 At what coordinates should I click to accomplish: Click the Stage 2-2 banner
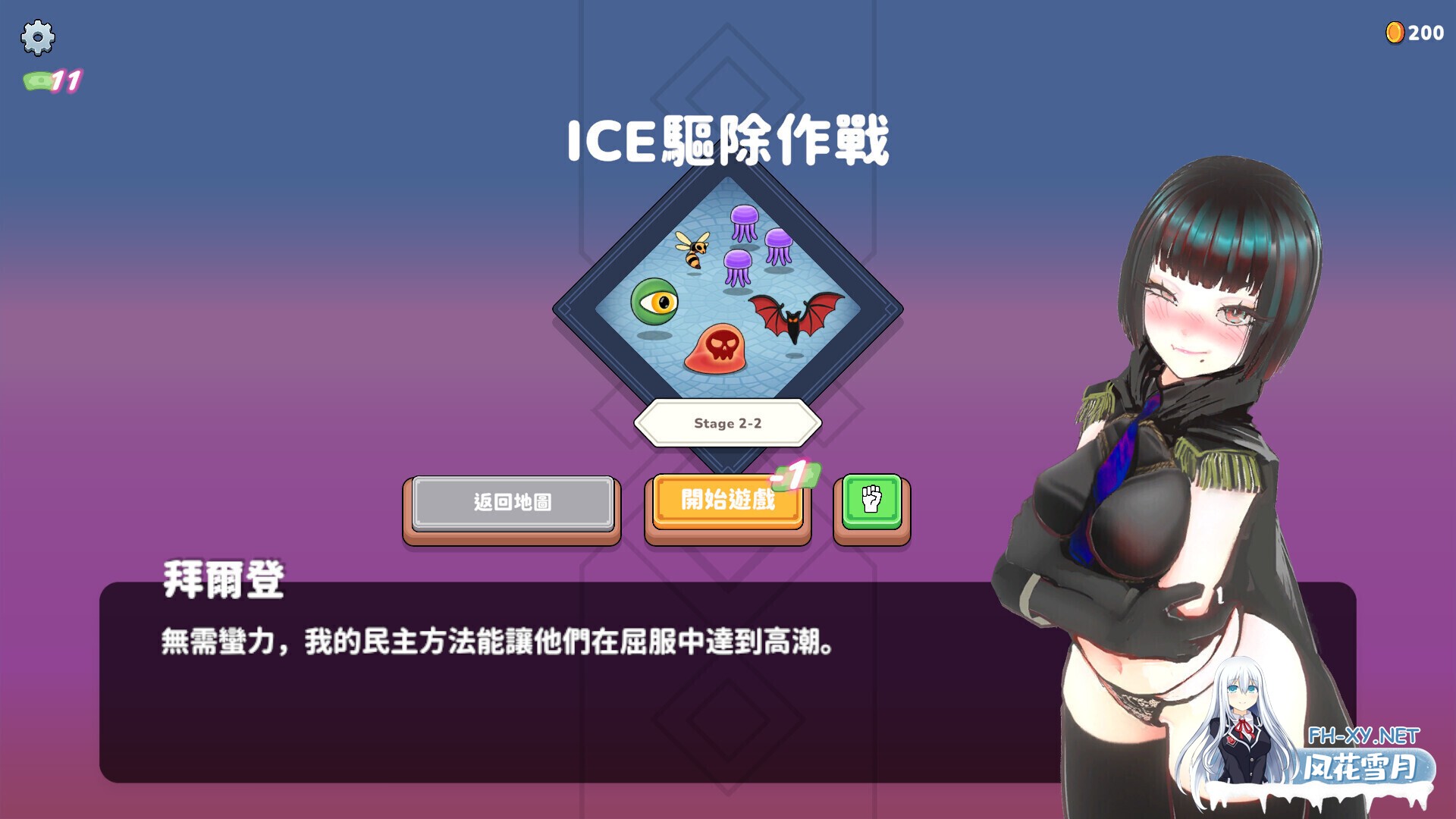pyautogui.click(x=730, y=425)
